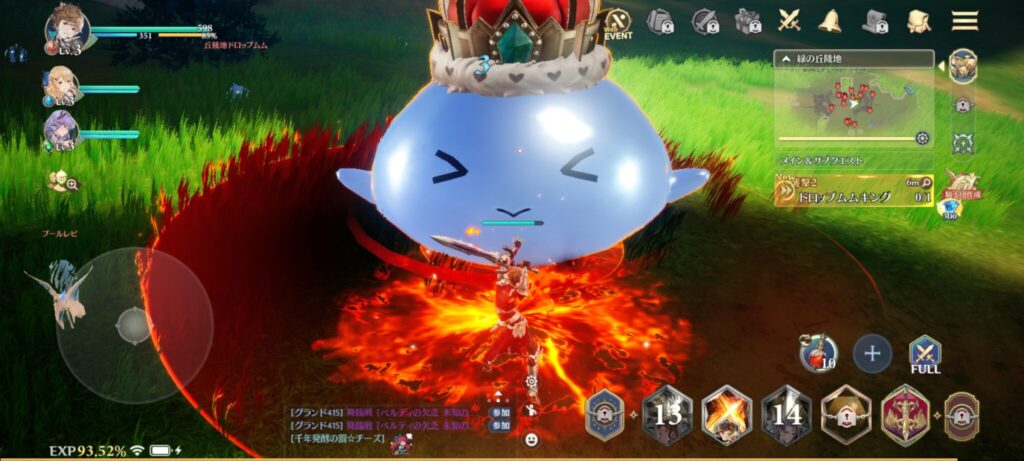Tap the round plus button
Image resolution: width=1024 pixels, height=461 pixels.
[x=872, y=353]
